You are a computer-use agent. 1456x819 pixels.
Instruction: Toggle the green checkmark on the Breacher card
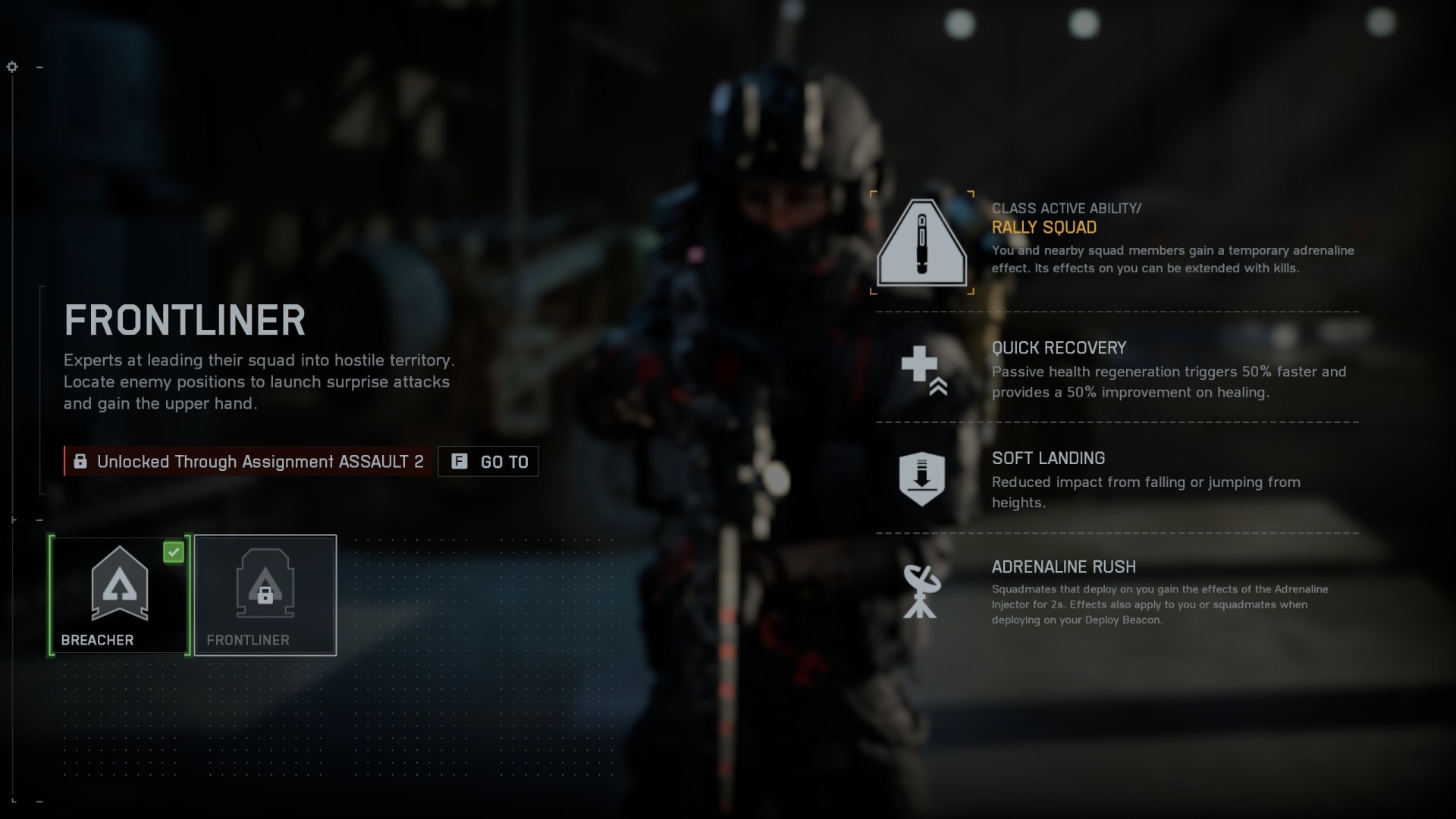click(x=174, y=553)
